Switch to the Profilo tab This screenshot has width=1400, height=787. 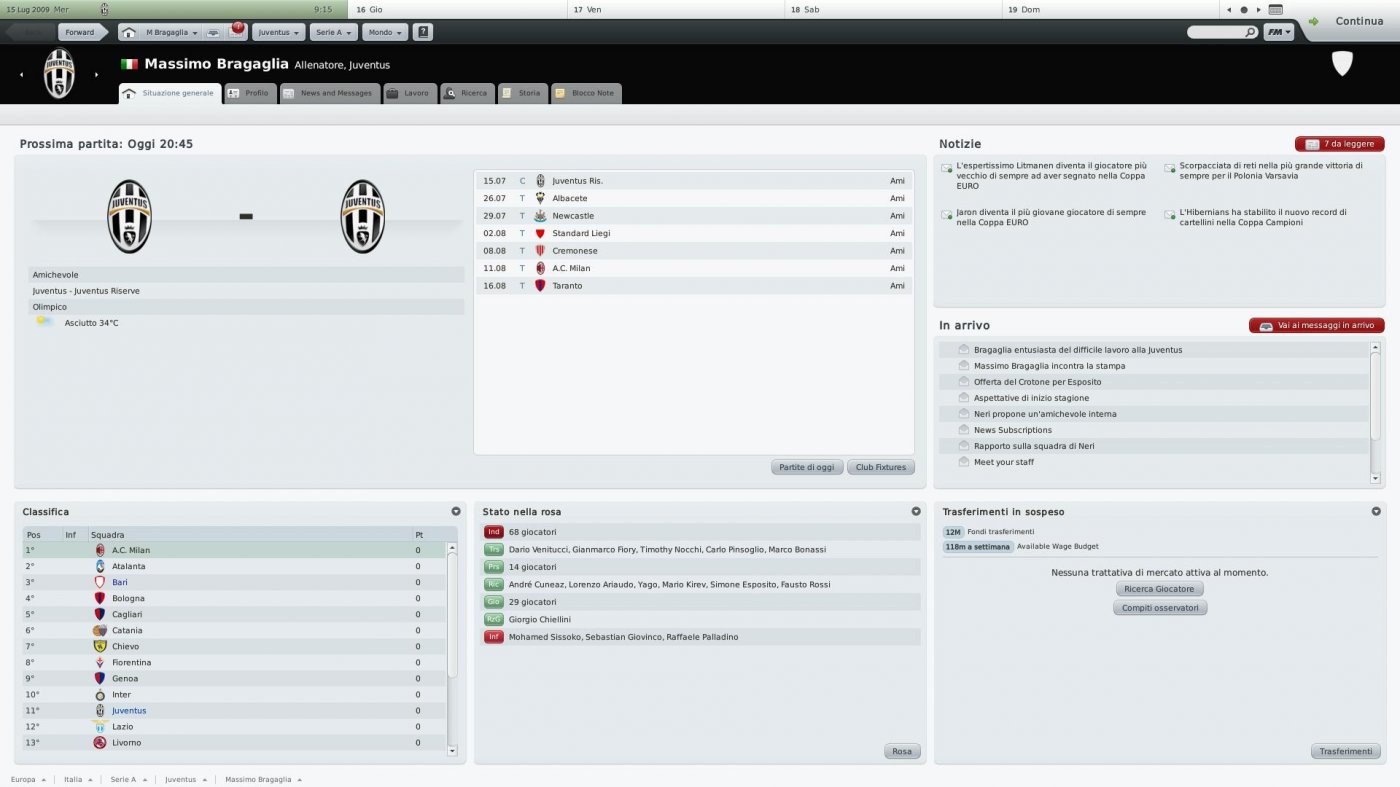[x=250, y=93]
